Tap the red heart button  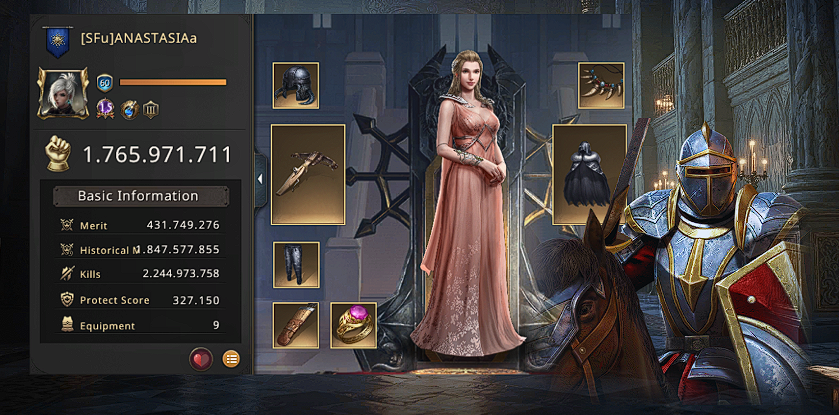coord(201,358)
